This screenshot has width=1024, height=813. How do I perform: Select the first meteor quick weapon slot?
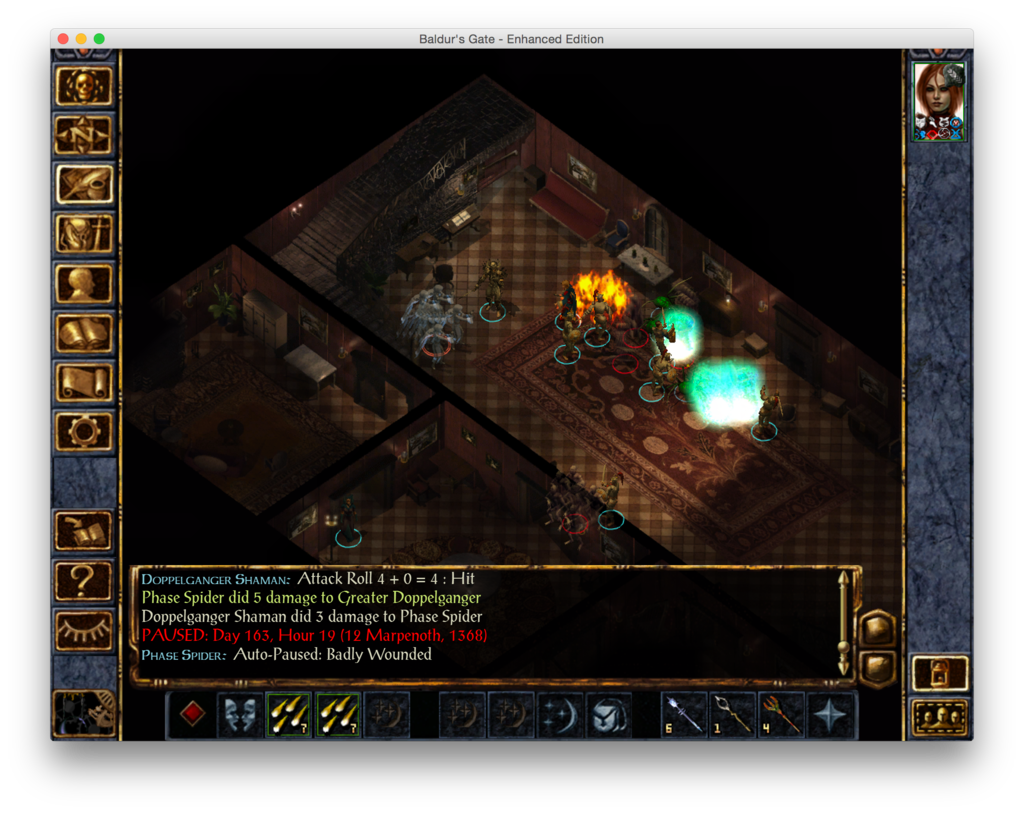289,715
